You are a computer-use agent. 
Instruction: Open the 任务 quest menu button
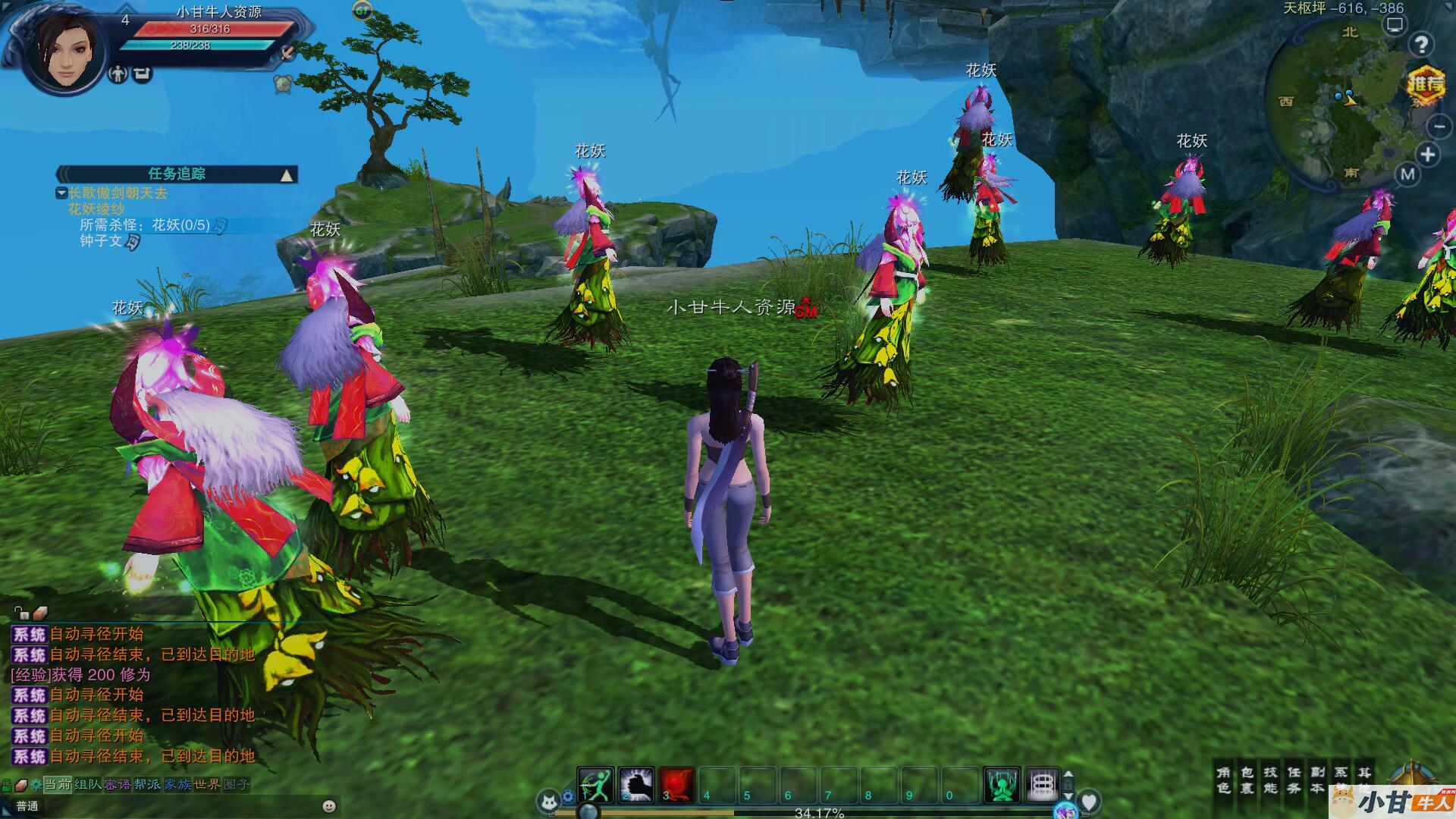(1294, 780)
